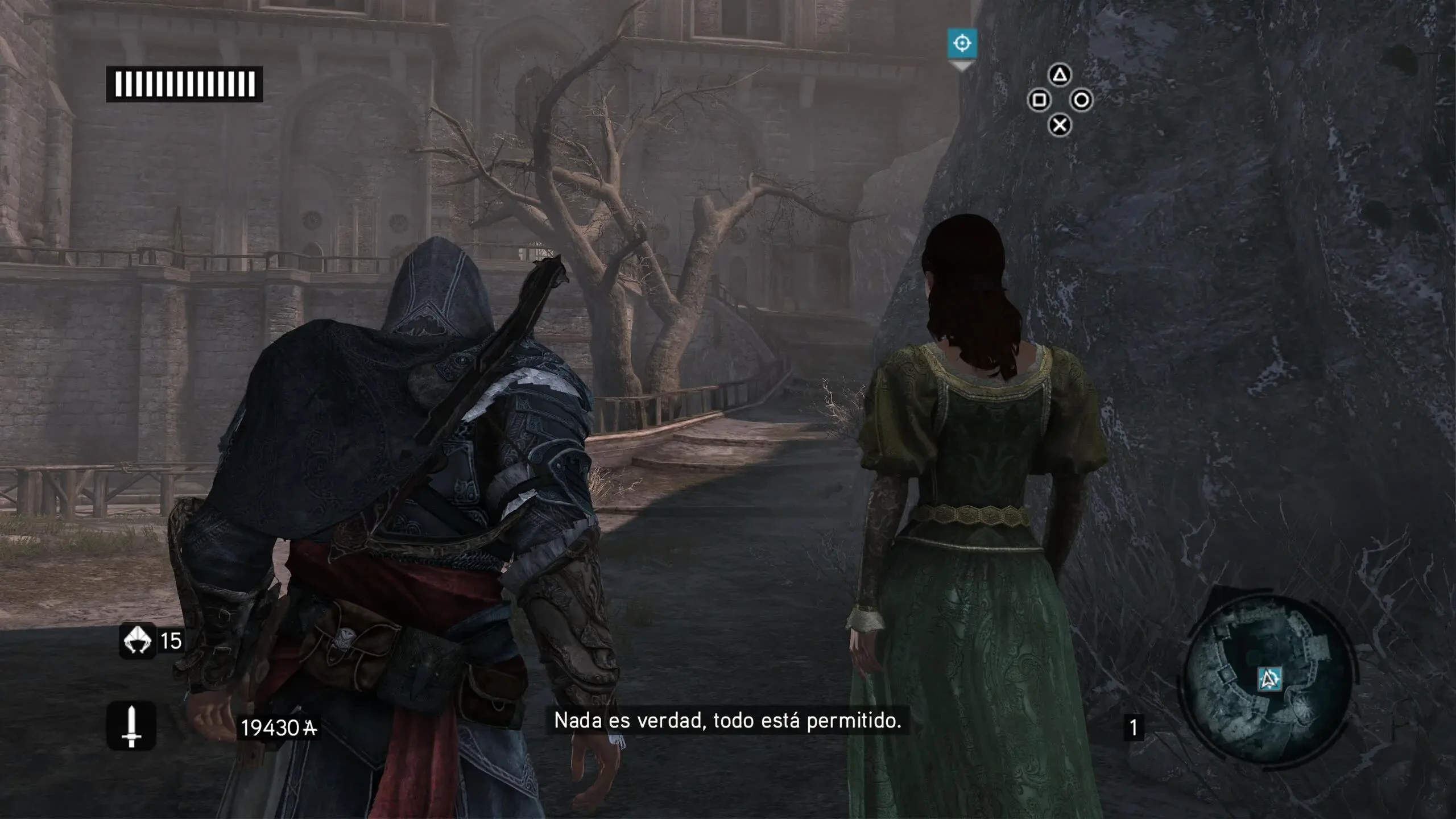Image resolution: width=1456 pixels, height=819 pixels.
Task: Select the sword weapon icon
Action: tap(131, 726)
